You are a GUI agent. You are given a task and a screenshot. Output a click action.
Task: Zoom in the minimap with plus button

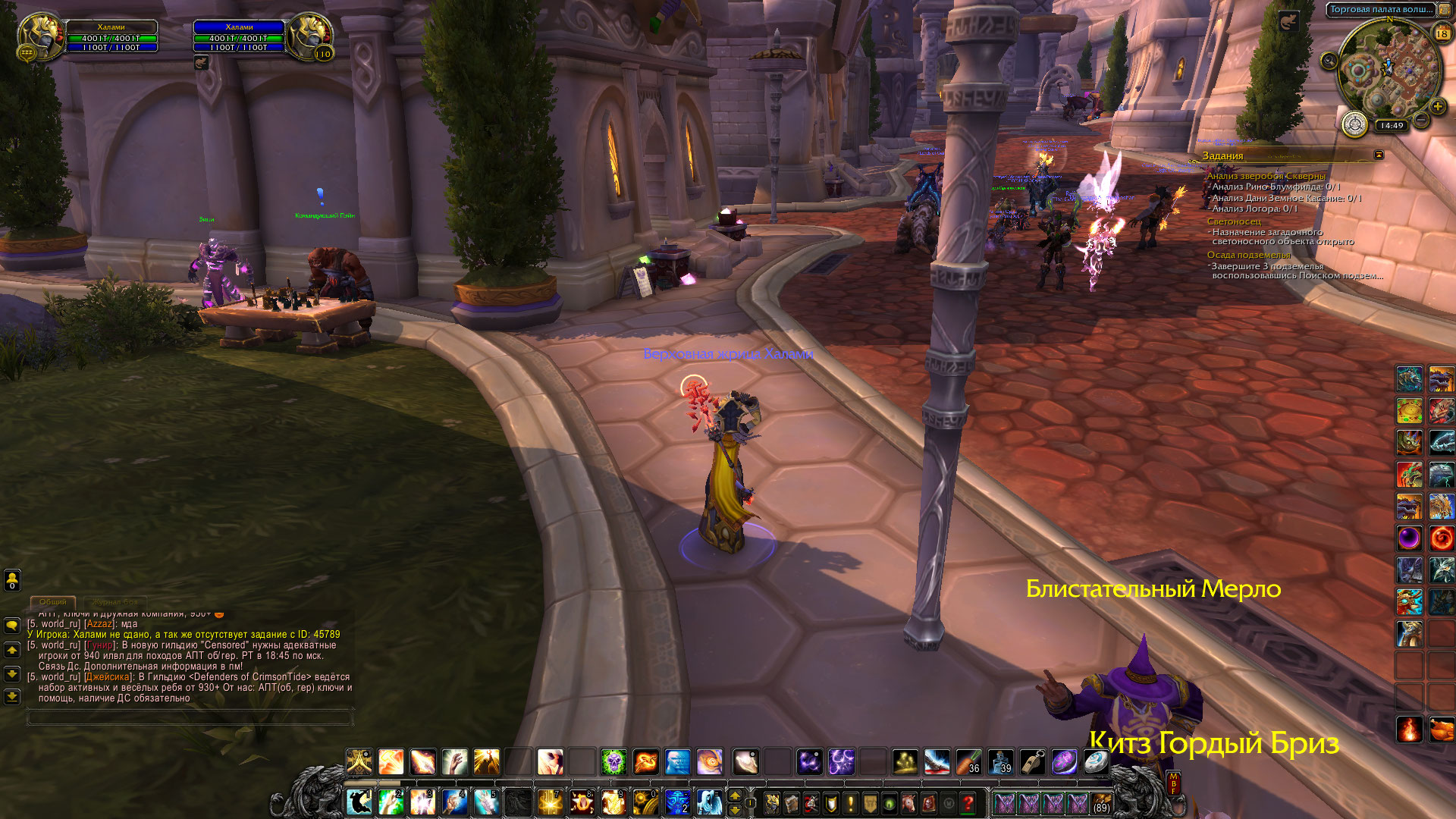coord(1437,107)
